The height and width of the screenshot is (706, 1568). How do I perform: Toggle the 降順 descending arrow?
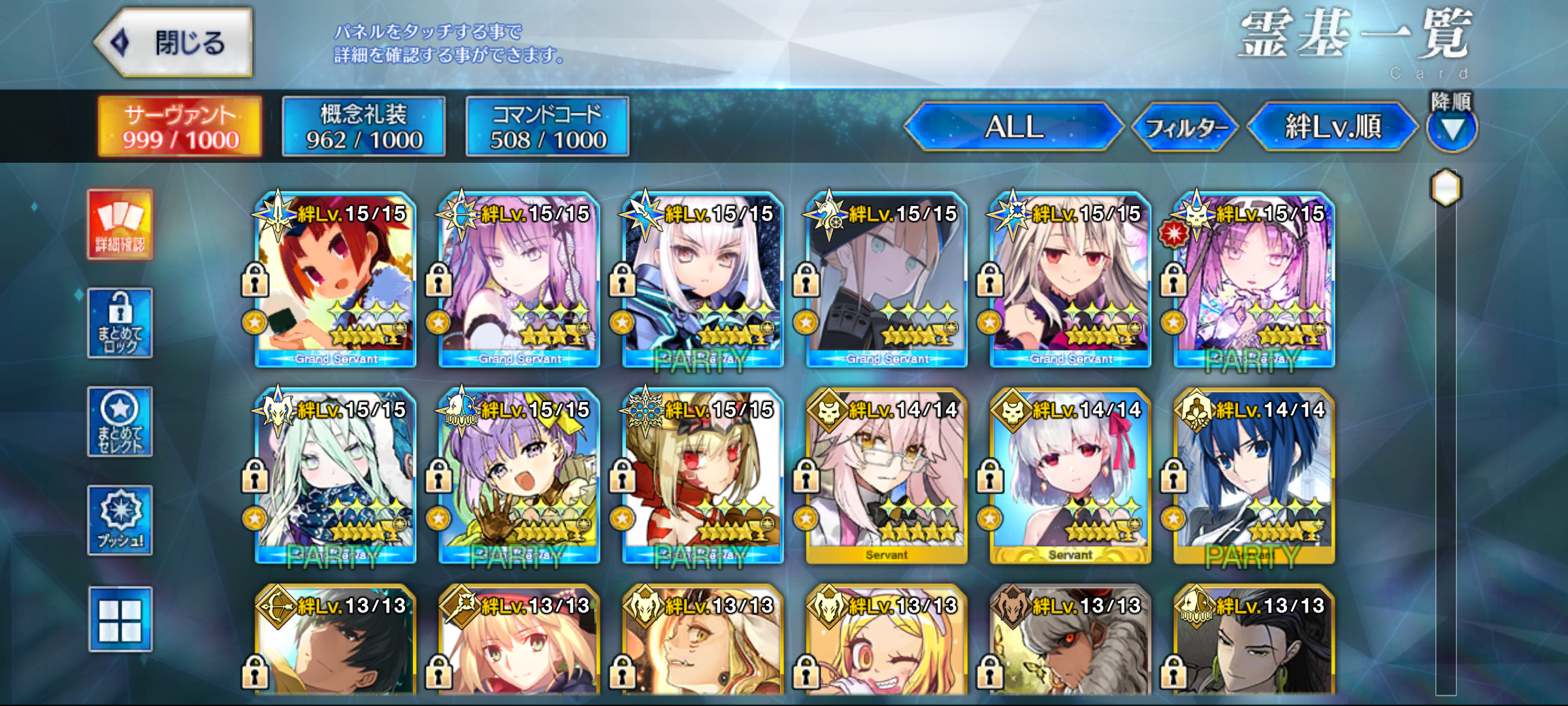point(1452,129)
